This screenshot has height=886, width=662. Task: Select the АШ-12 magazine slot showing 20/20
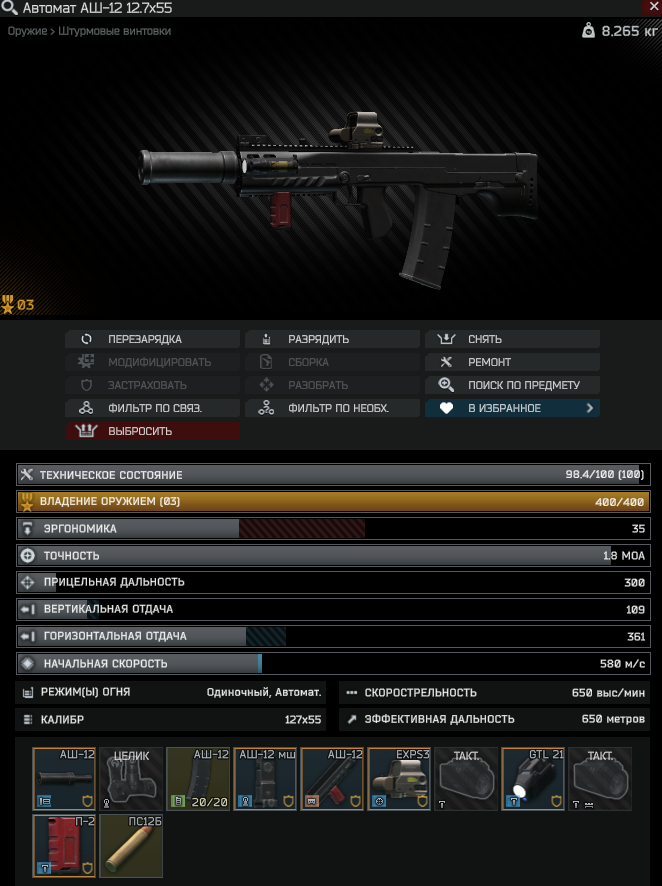click(198, 779)
